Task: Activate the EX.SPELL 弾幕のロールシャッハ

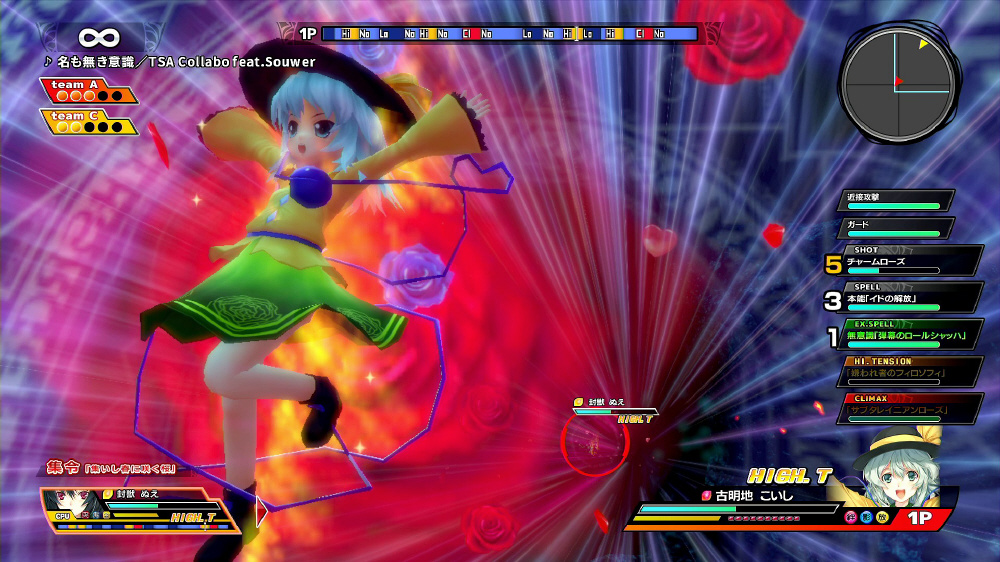Action: pos(908,334)
